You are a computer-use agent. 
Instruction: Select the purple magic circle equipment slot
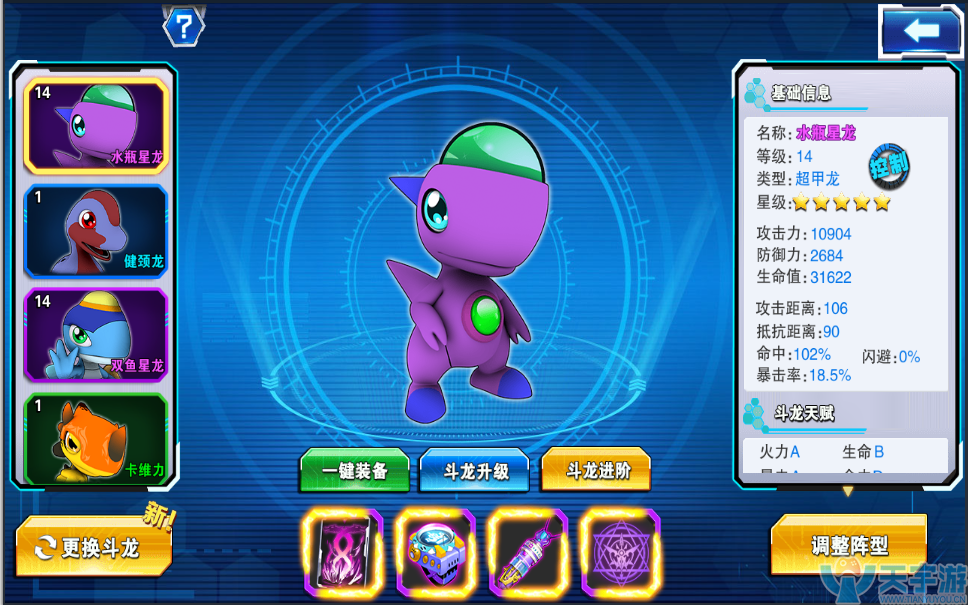pos(620,550)
